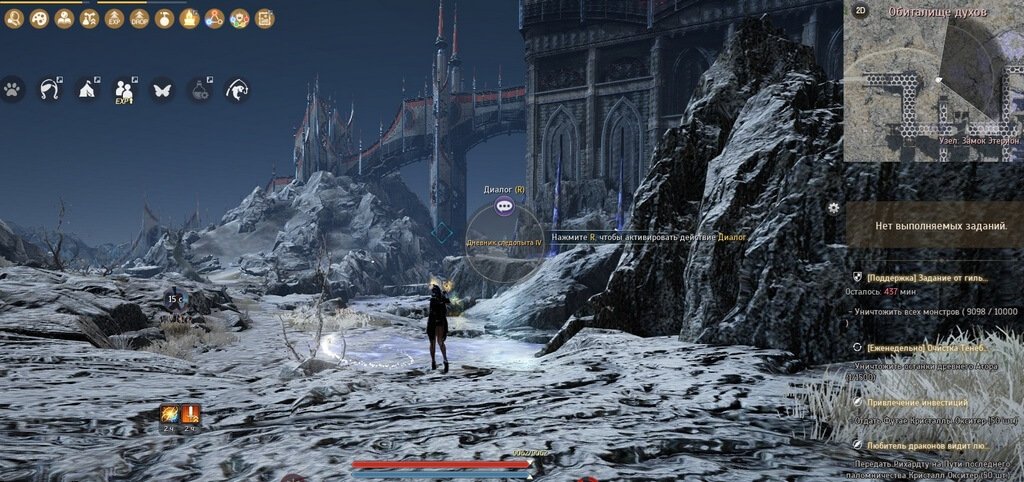Open the palette dye icon

pos(39,18)
